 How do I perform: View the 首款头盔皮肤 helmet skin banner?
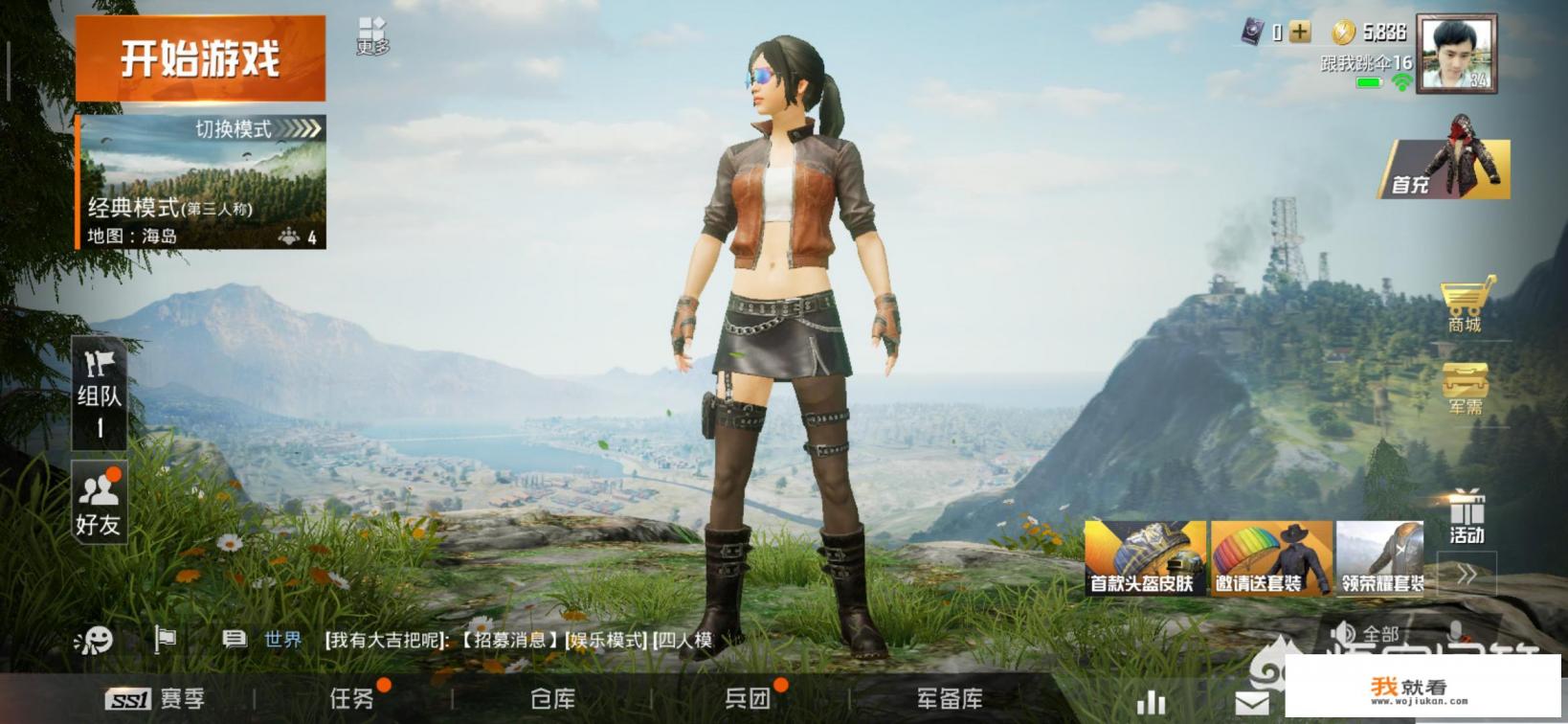pyautogui.click(x=1144, y=558)
